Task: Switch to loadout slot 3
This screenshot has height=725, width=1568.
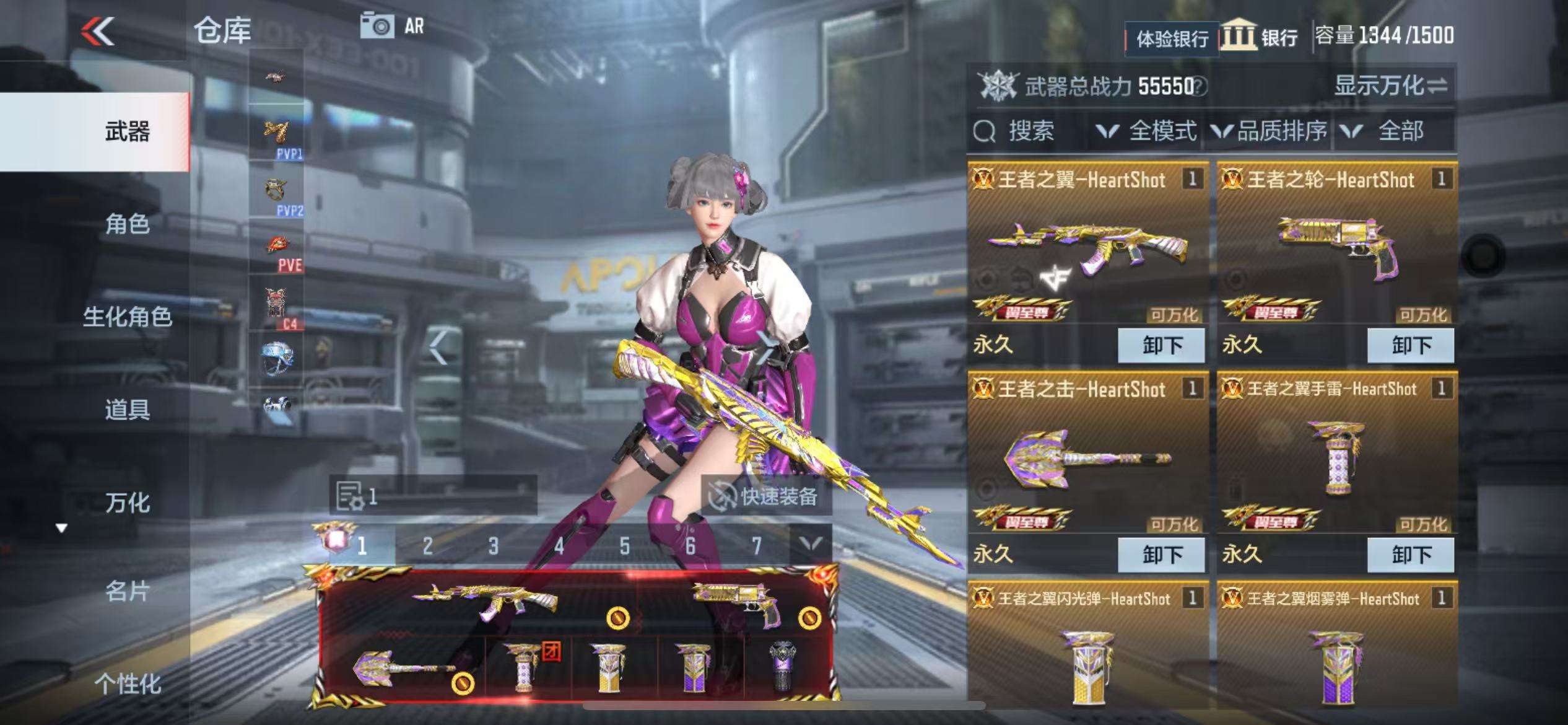Action: pos(493,546)
